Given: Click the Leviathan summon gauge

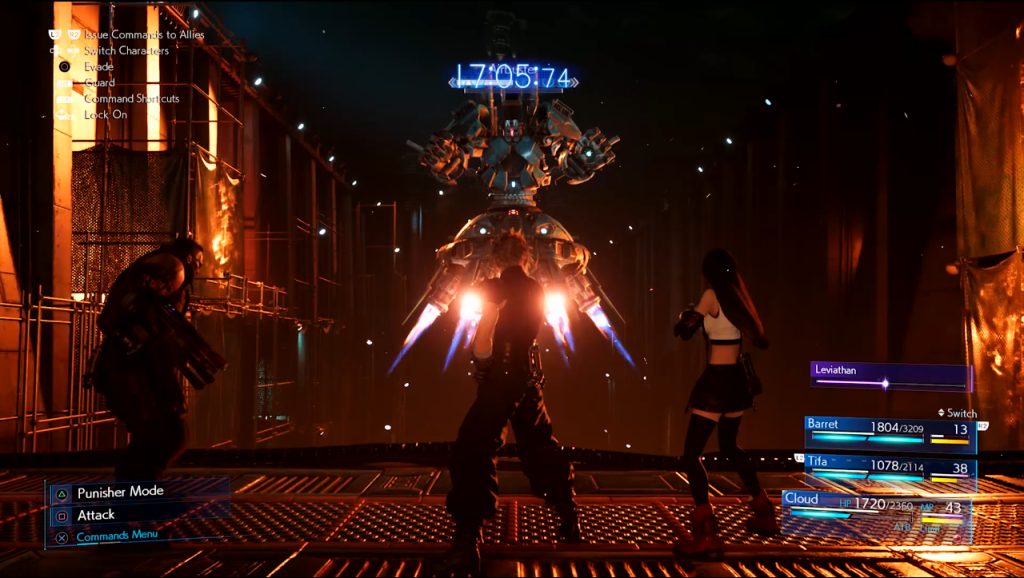Looking at the screenshot, I should coord(890,376).
